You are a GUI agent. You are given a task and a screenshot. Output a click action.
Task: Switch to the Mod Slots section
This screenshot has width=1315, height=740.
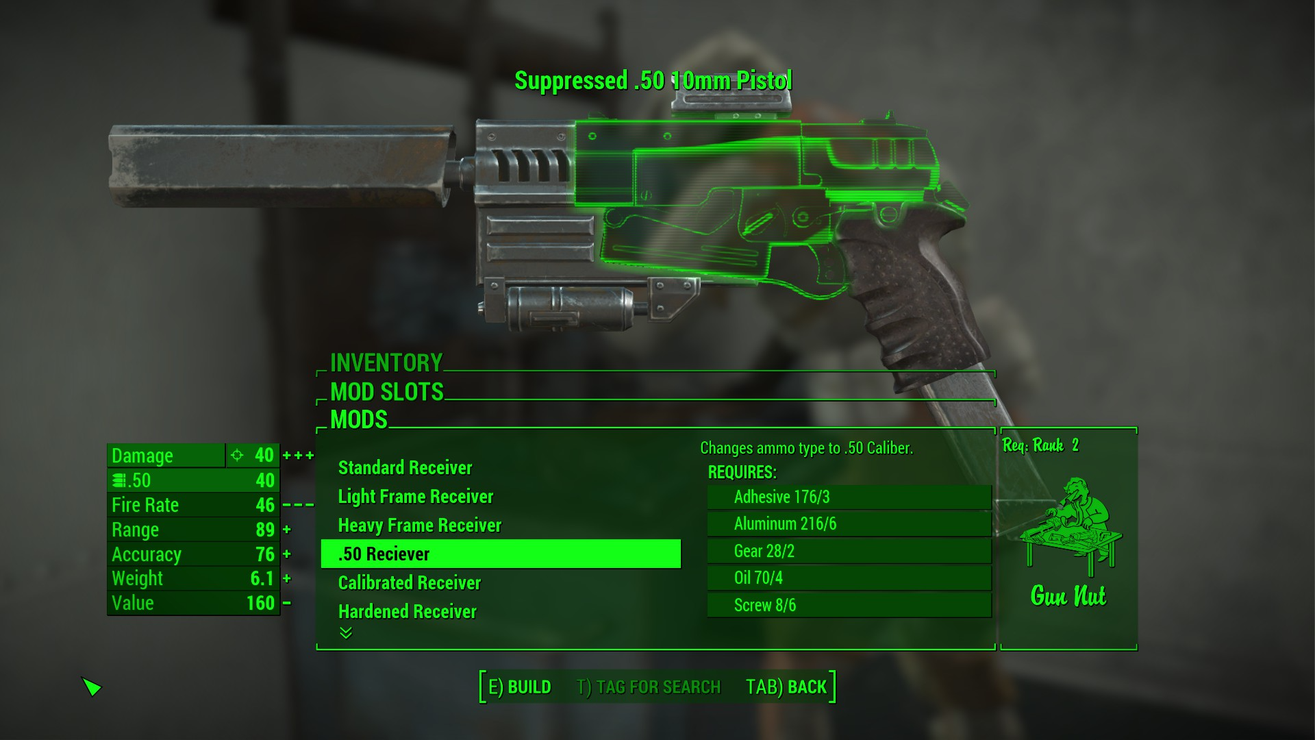click(387, 392)
